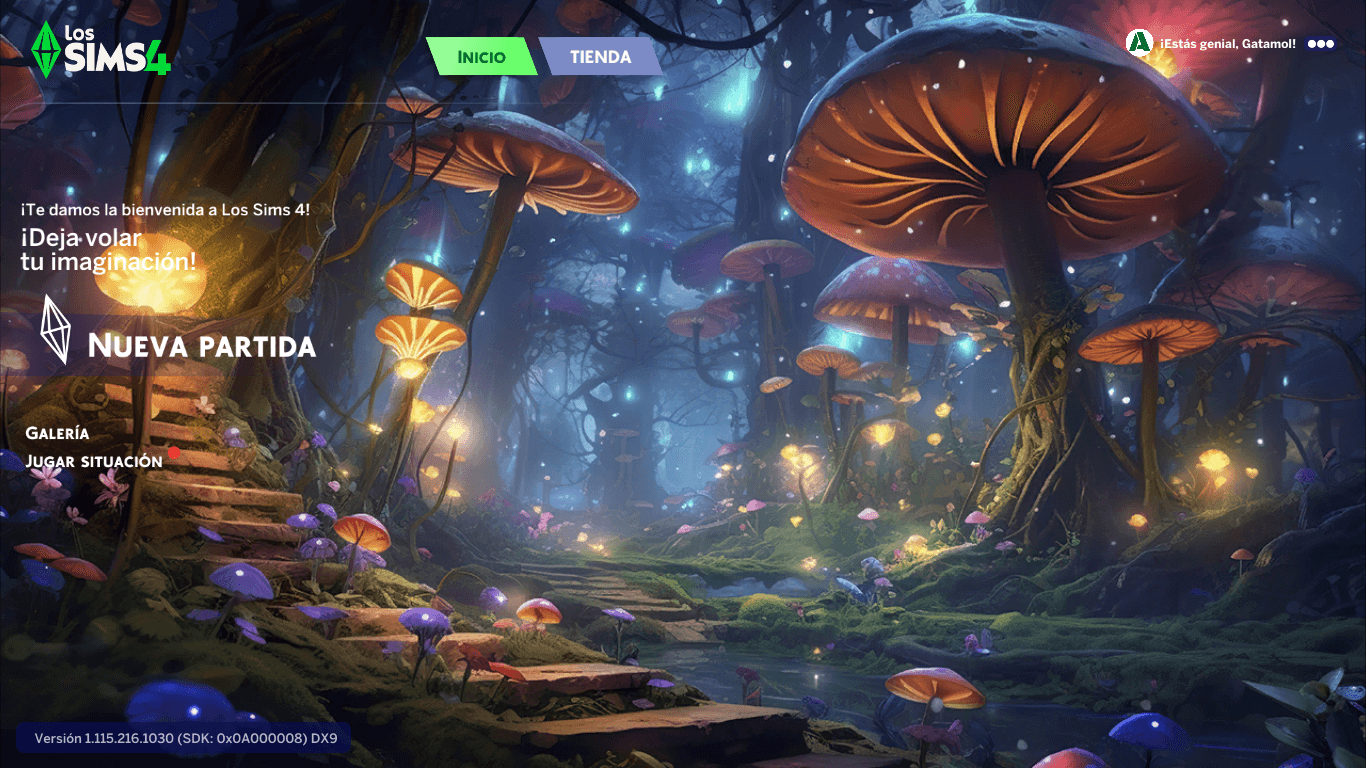The width and height of the screenshot is (1366, 768).
Task: Open the Galería
Action: [58, 433]
